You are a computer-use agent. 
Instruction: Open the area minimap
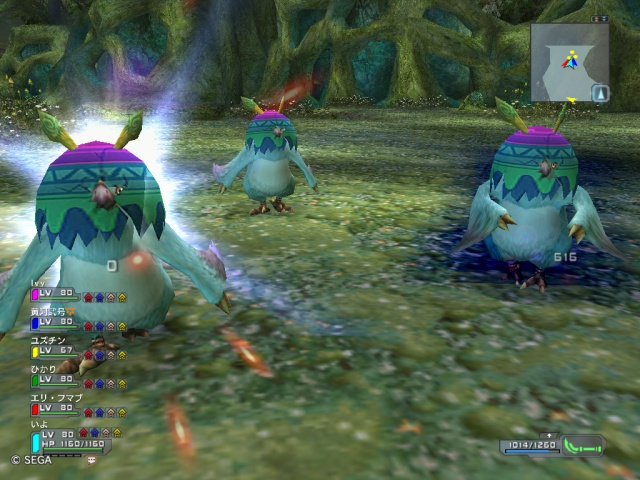click(568, 62)
